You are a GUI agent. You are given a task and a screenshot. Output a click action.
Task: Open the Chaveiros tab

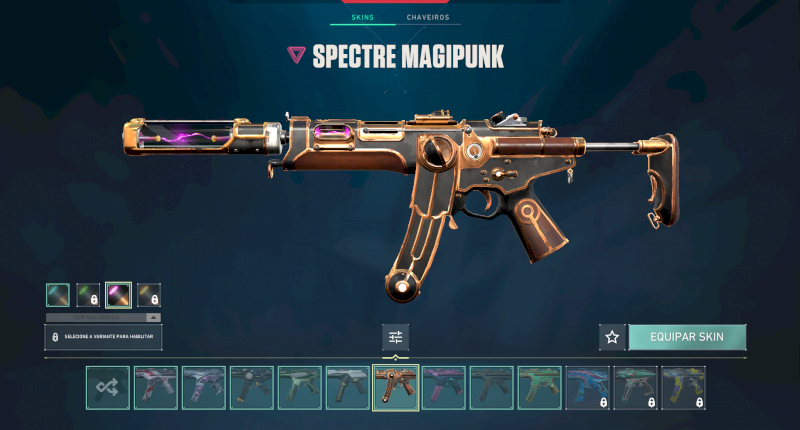coord(427,18)
